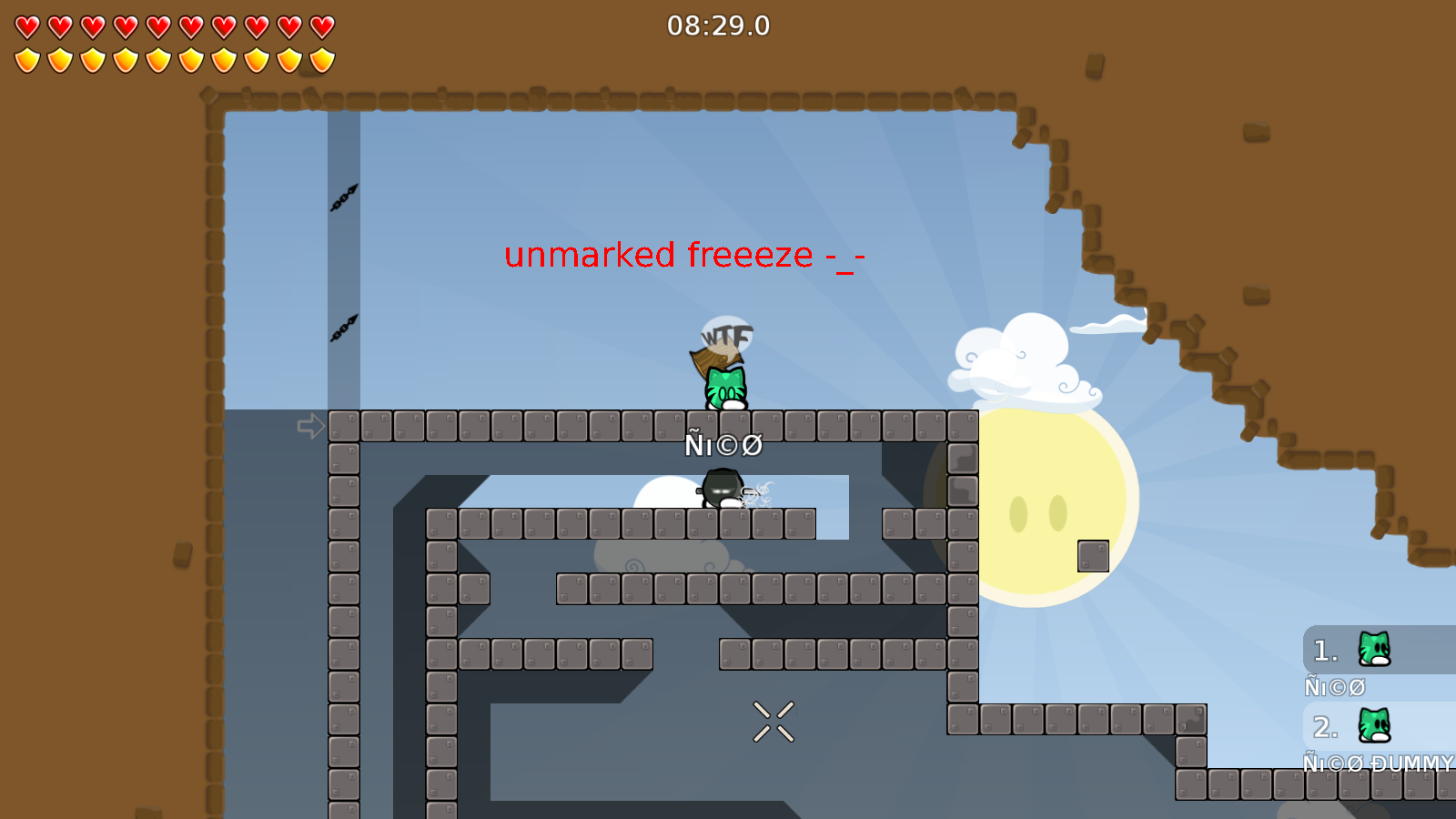This screenshot has height=819, width=1456.
Task: Click the gray arrow sign on the left wall
Action: [x=310, y=428]
